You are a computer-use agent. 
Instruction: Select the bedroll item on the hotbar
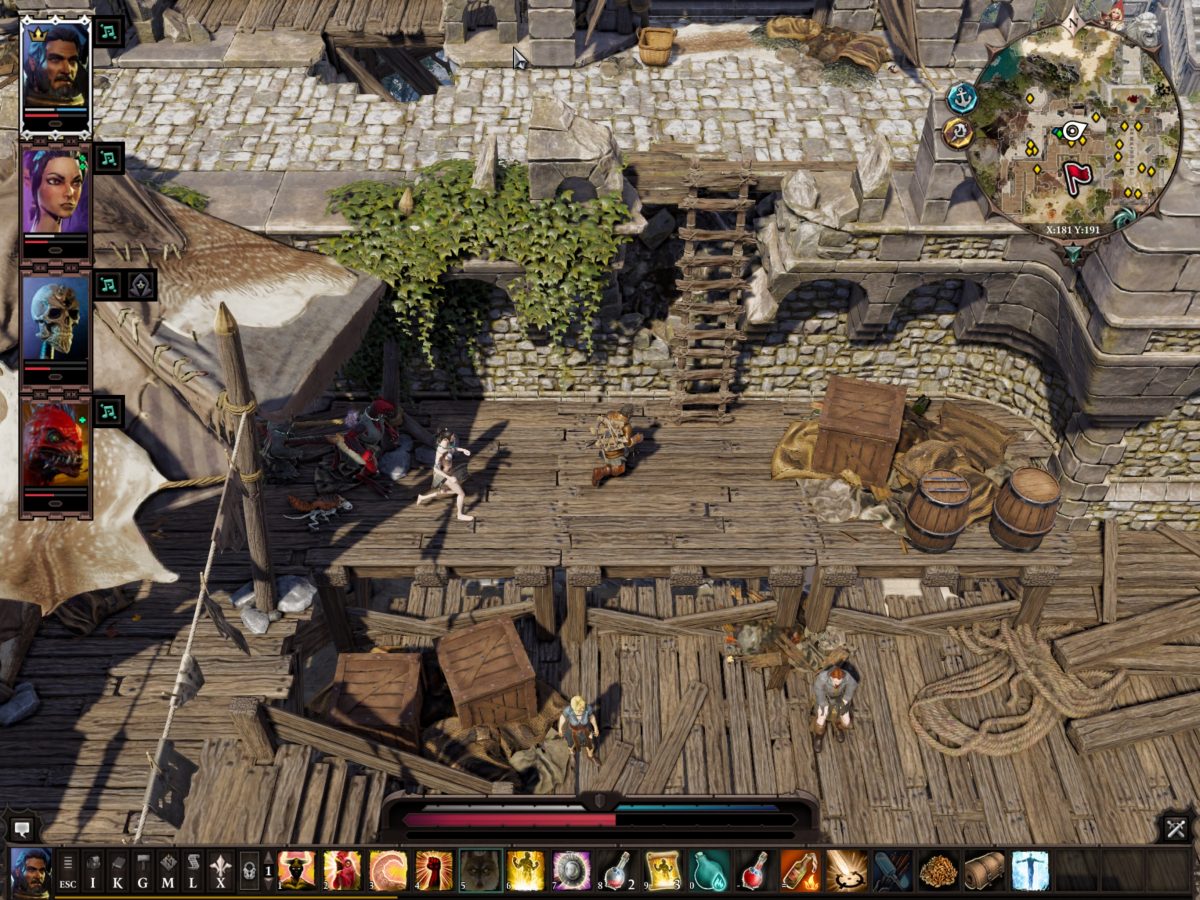click(984, 871)
